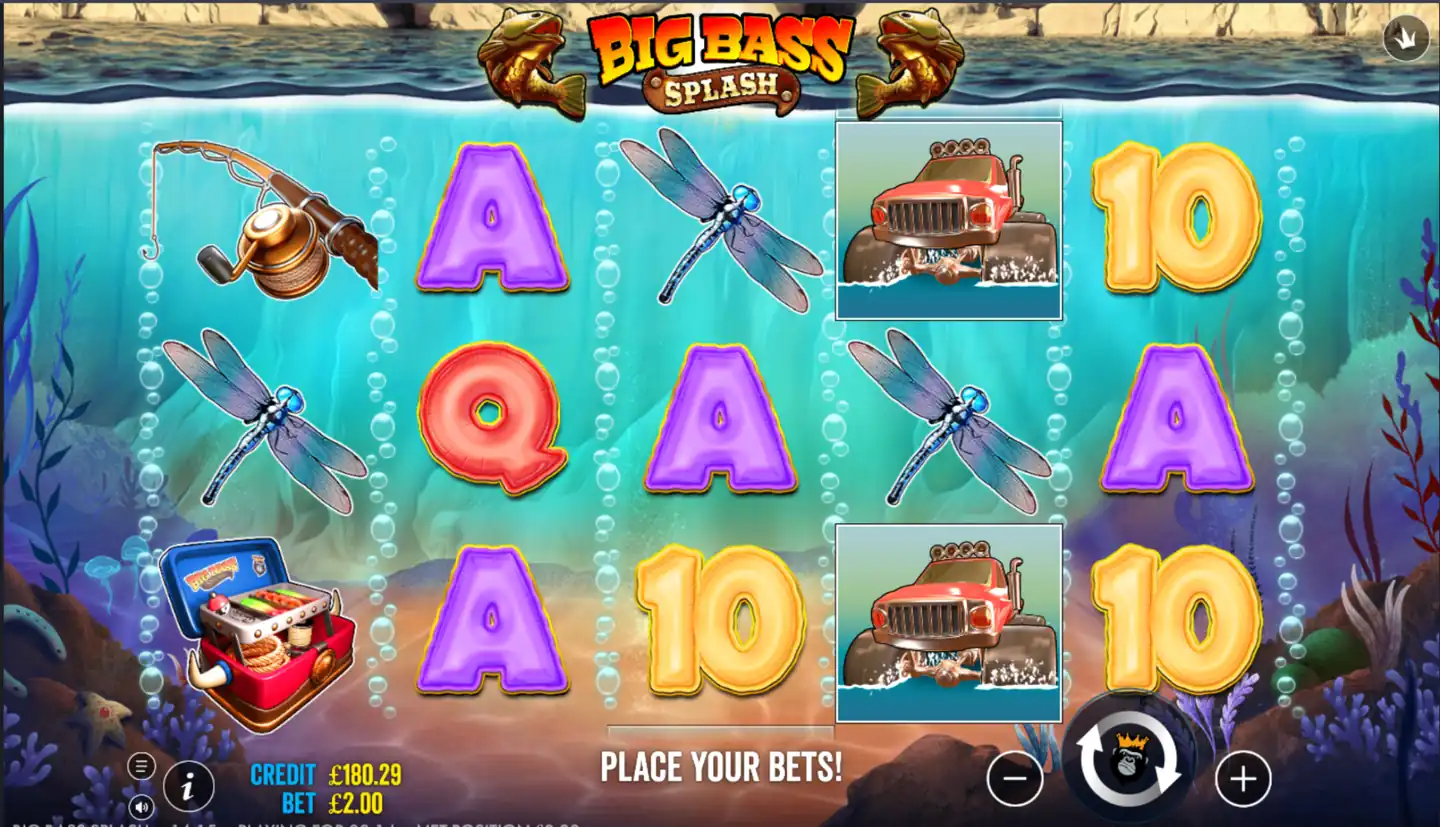Click the PLACE YOUR BETS message
1440x827 pixels.
(x=723, y=766)
